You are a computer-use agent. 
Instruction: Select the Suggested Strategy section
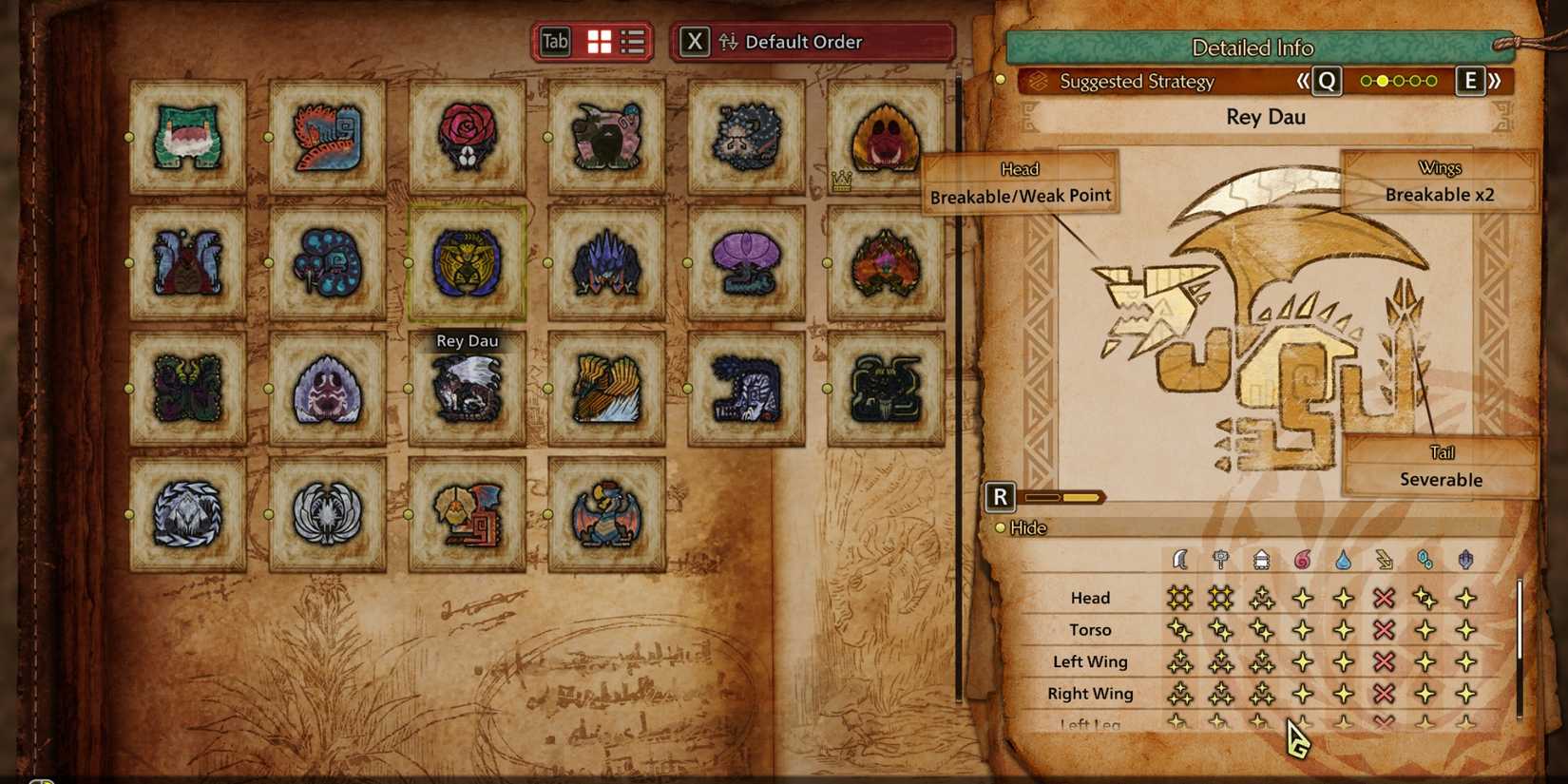point(1138,82)
